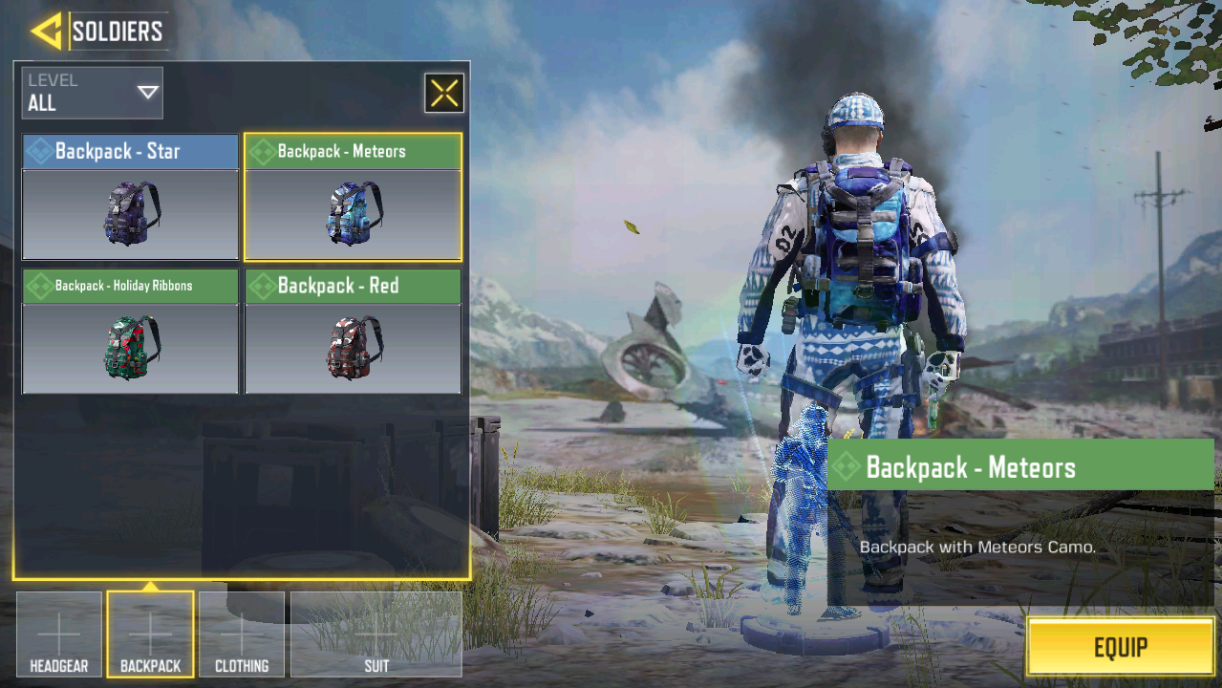Open the Clothing category

point(242,634)
